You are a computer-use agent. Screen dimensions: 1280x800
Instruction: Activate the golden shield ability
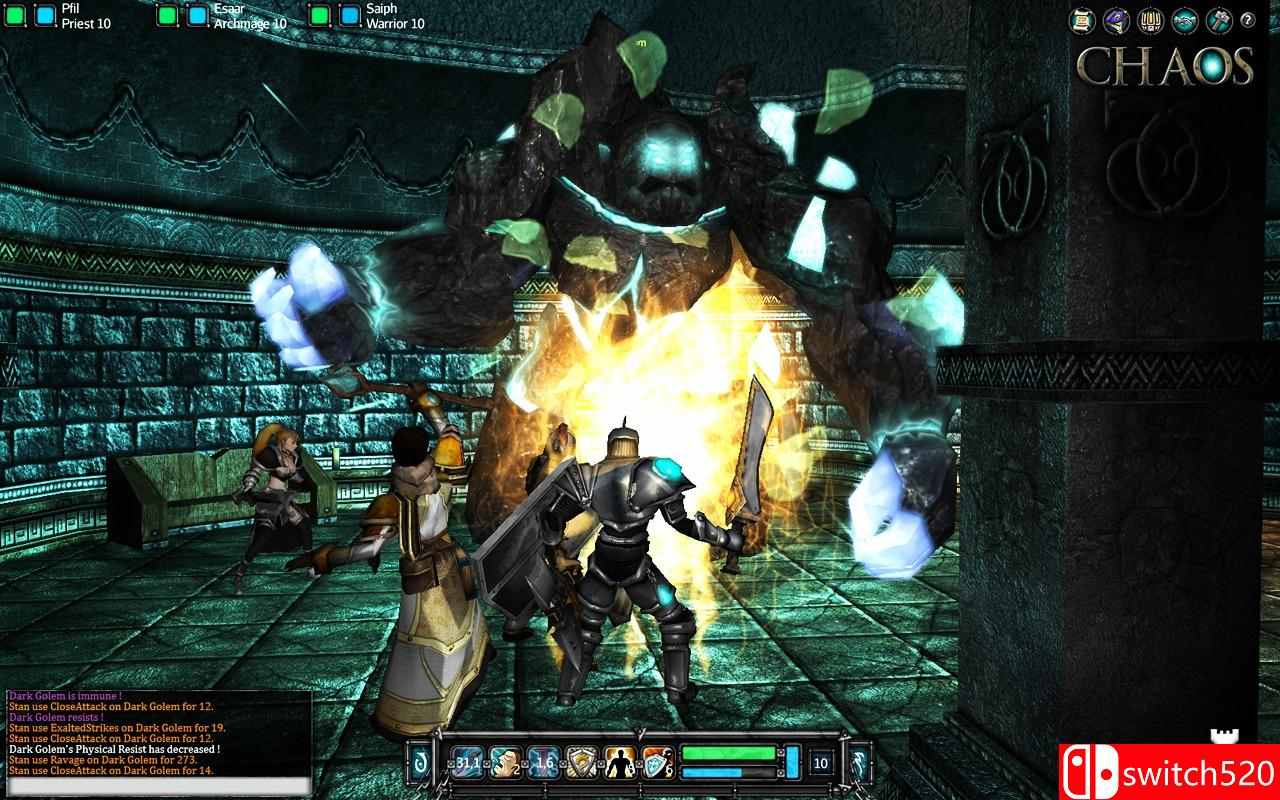click(581, 763)
